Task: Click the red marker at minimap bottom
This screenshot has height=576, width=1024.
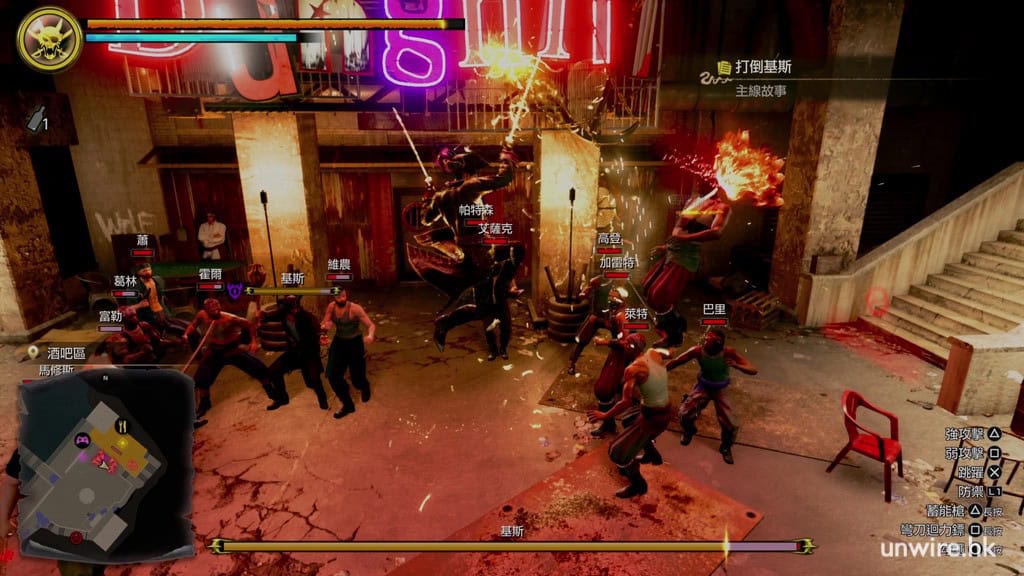Action: point(76,537)
